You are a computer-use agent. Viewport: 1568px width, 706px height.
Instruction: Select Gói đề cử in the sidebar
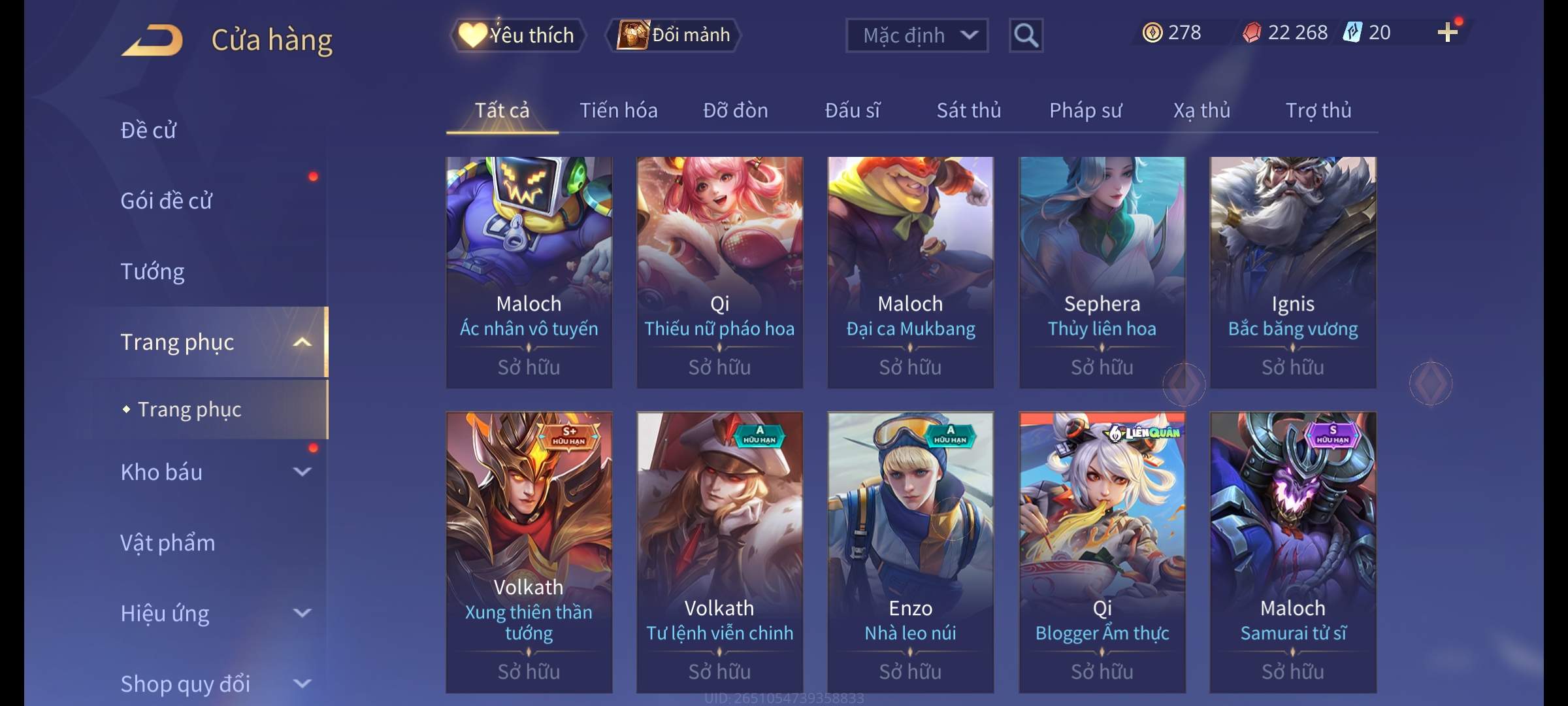166,201
